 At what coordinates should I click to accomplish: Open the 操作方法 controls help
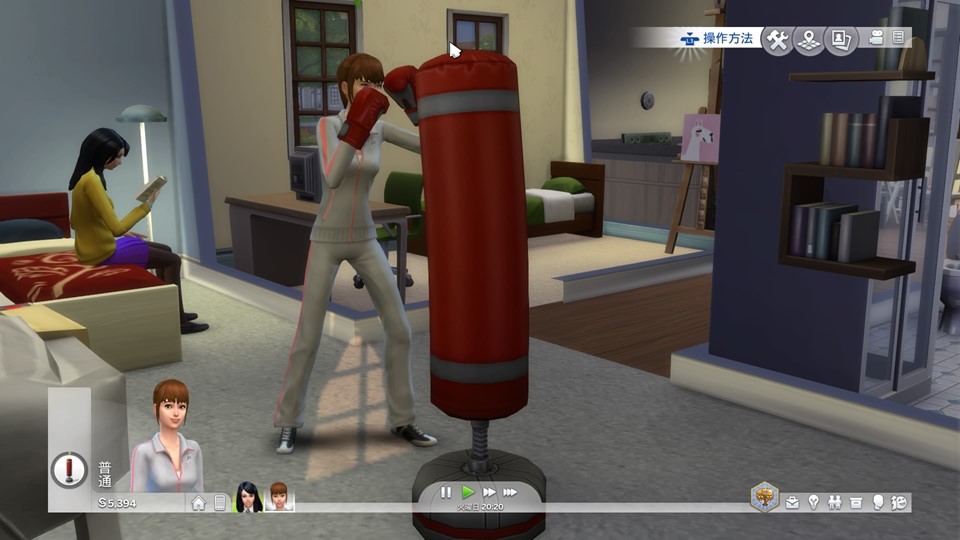714,39
